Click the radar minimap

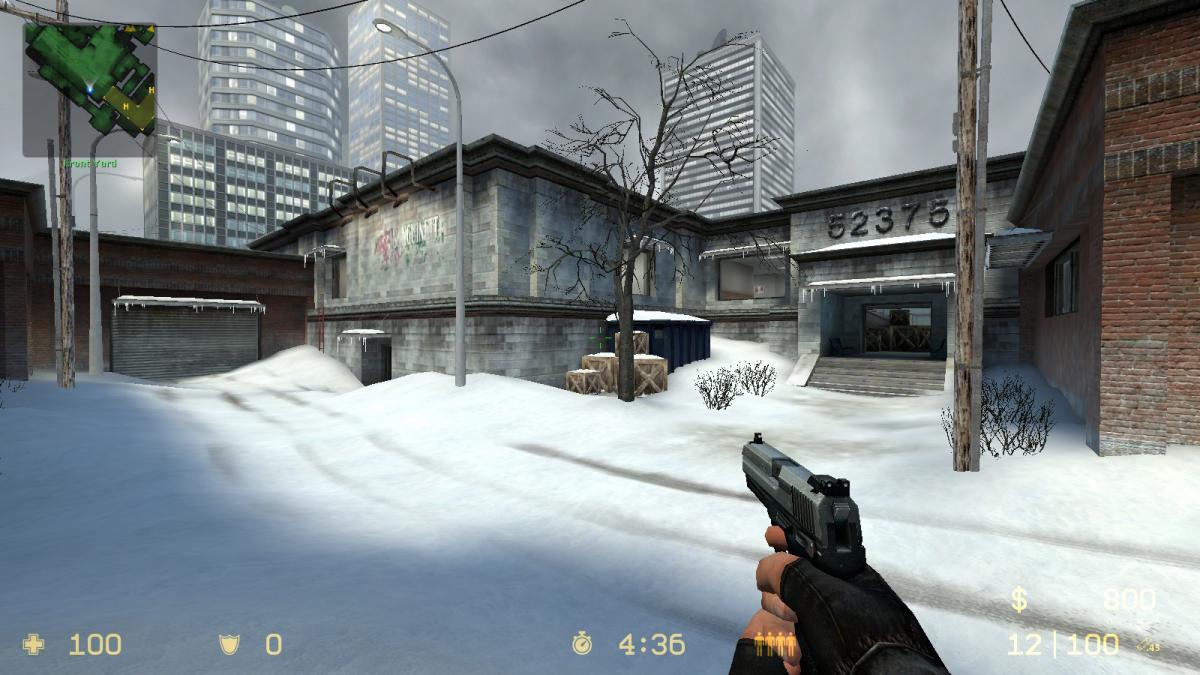tap(90, 90)
